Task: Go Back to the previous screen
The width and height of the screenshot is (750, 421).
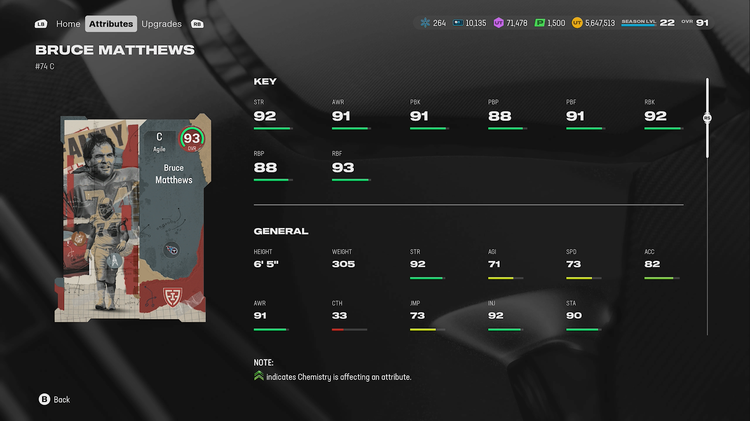Action: (54, 399)
